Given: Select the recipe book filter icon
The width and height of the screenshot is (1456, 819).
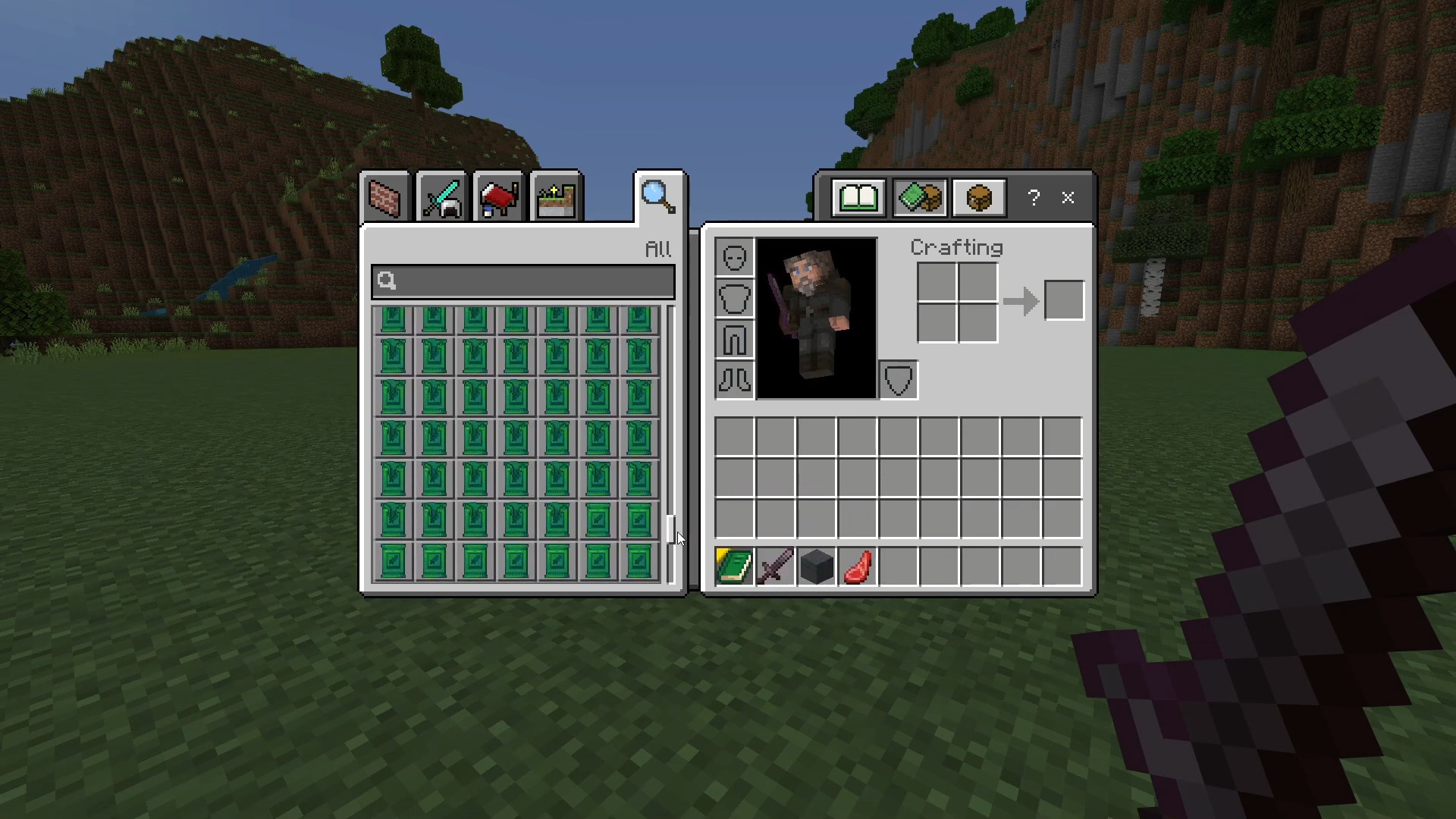Looking at the screenshot, I should coord(919,197).
